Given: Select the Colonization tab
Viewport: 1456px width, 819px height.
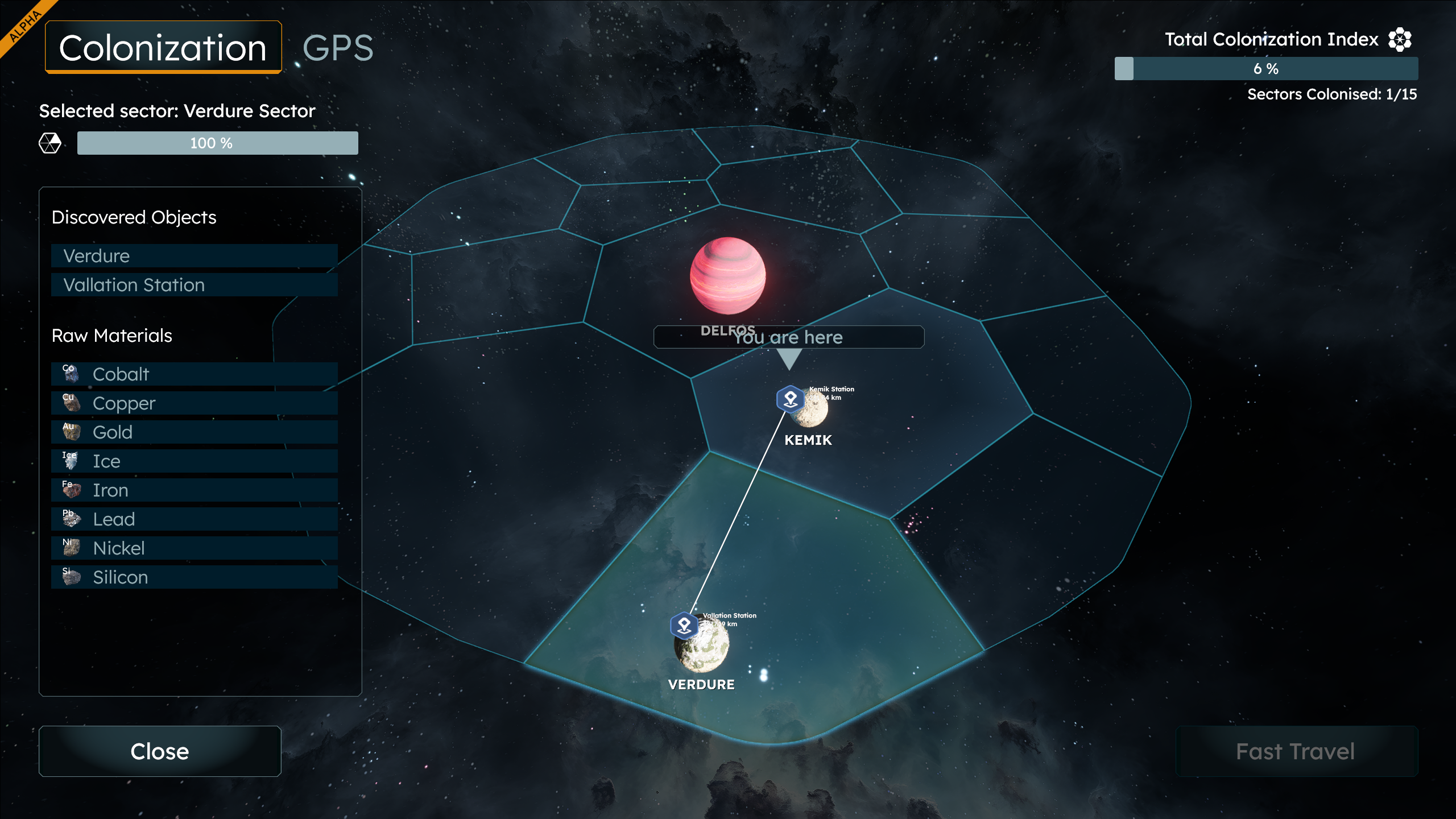Looking at the screenshot, I should click(163, 48).
